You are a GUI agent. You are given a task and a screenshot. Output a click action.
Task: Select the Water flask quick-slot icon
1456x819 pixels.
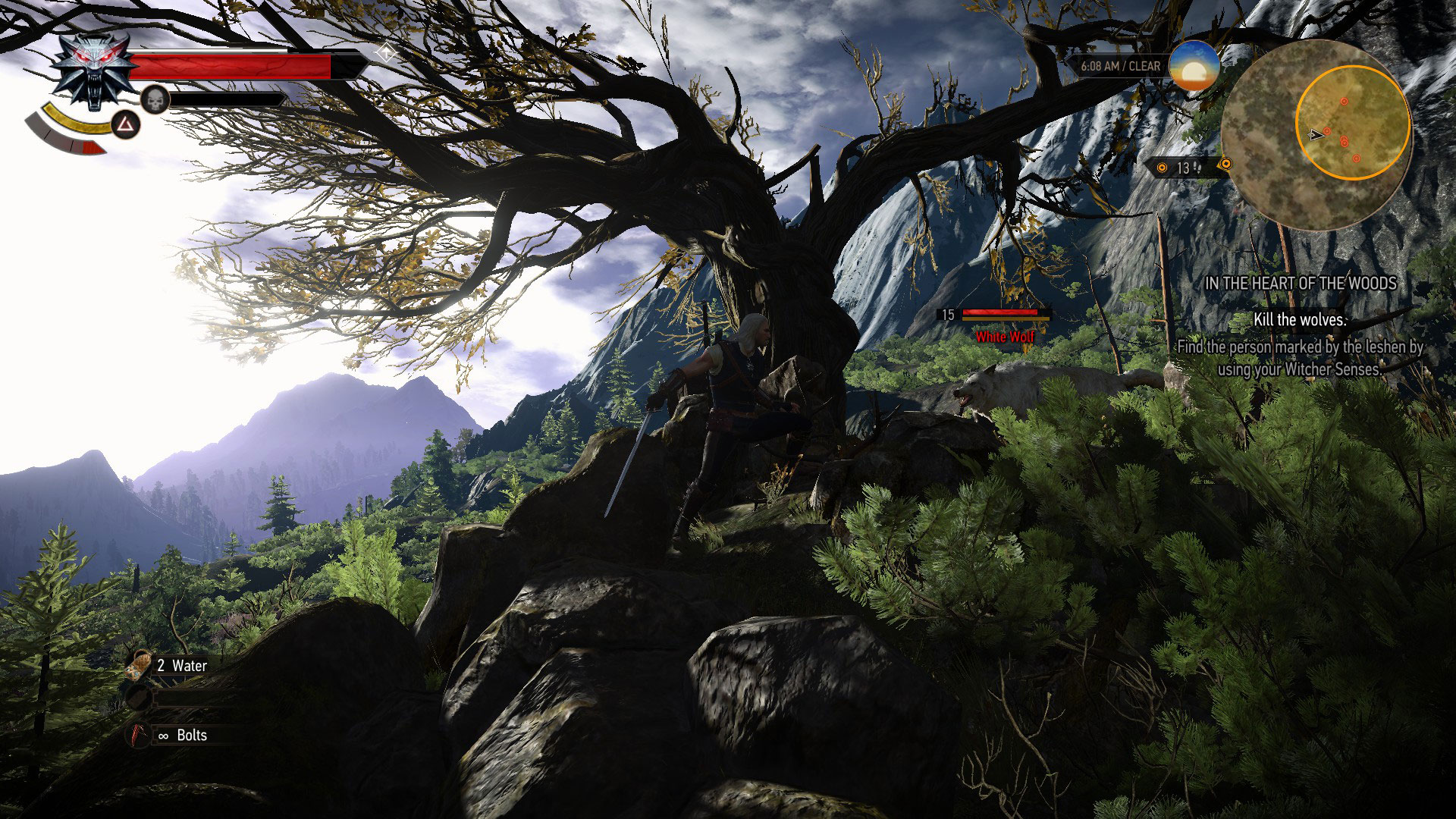click(137, 665)
